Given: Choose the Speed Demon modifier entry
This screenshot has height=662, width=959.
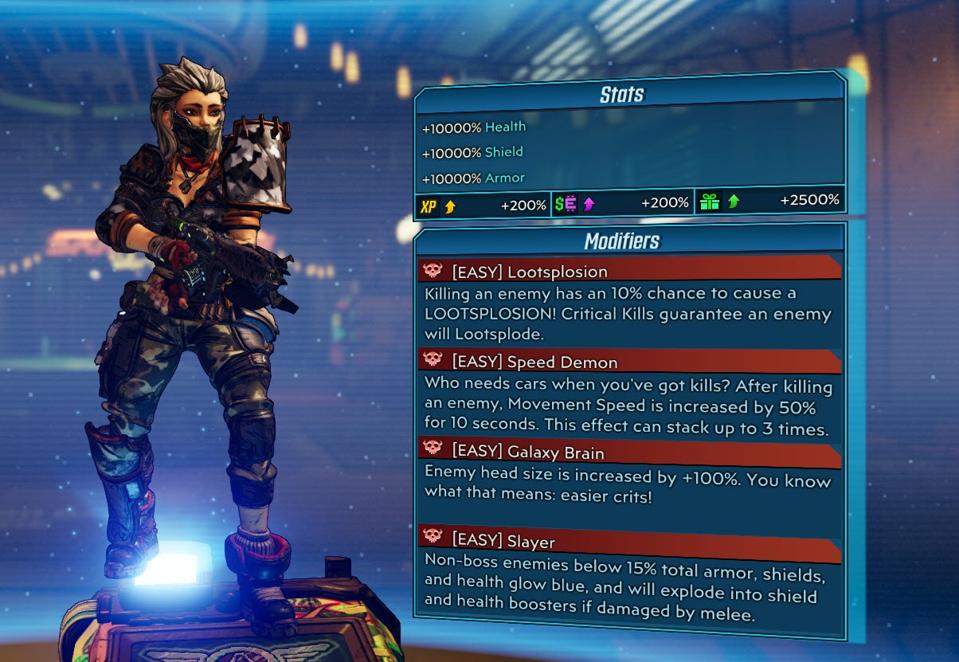Looking at the screenshot, I should point(628,361).
